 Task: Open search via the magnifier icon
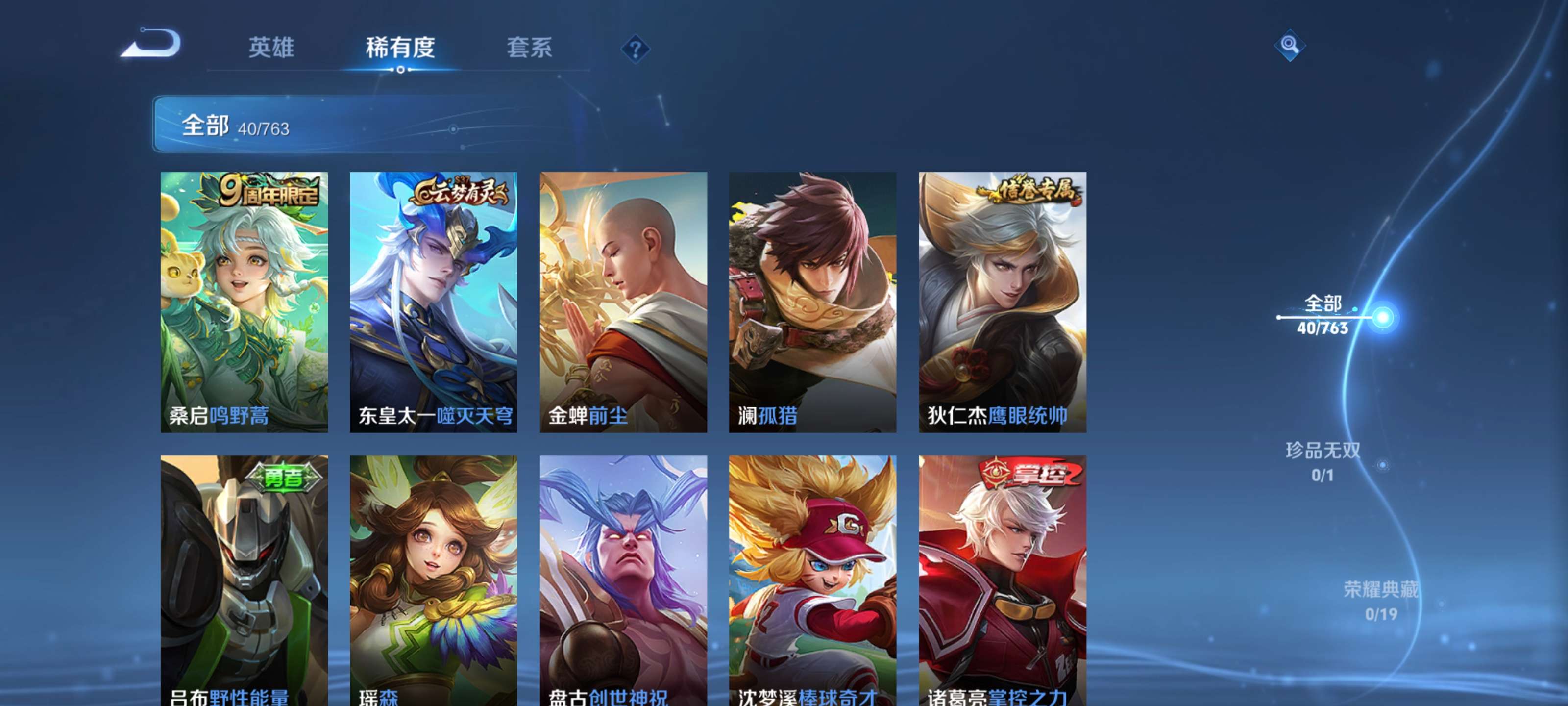click(1291, 46)
